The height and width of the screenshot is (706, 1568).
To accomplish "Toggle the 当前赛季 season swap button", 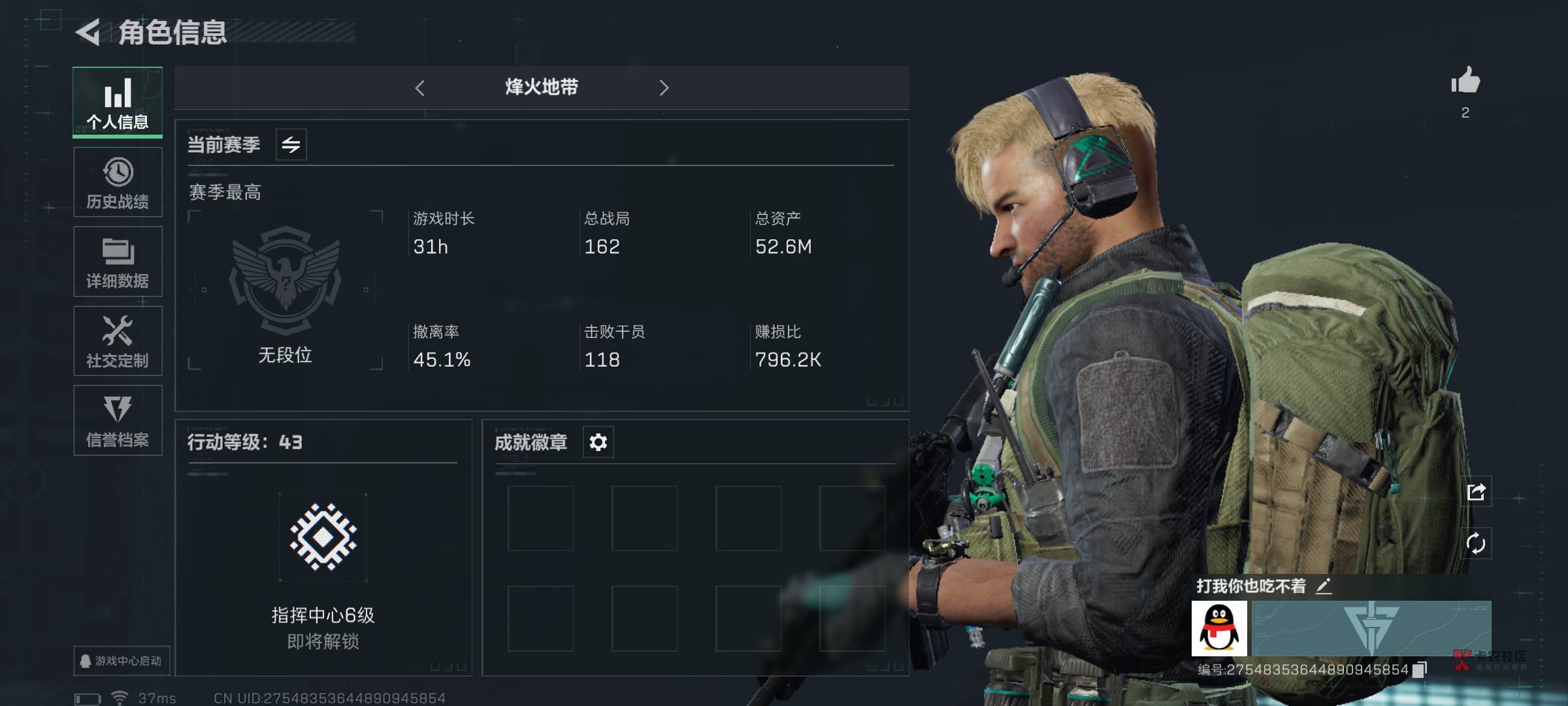I will 291,144.
